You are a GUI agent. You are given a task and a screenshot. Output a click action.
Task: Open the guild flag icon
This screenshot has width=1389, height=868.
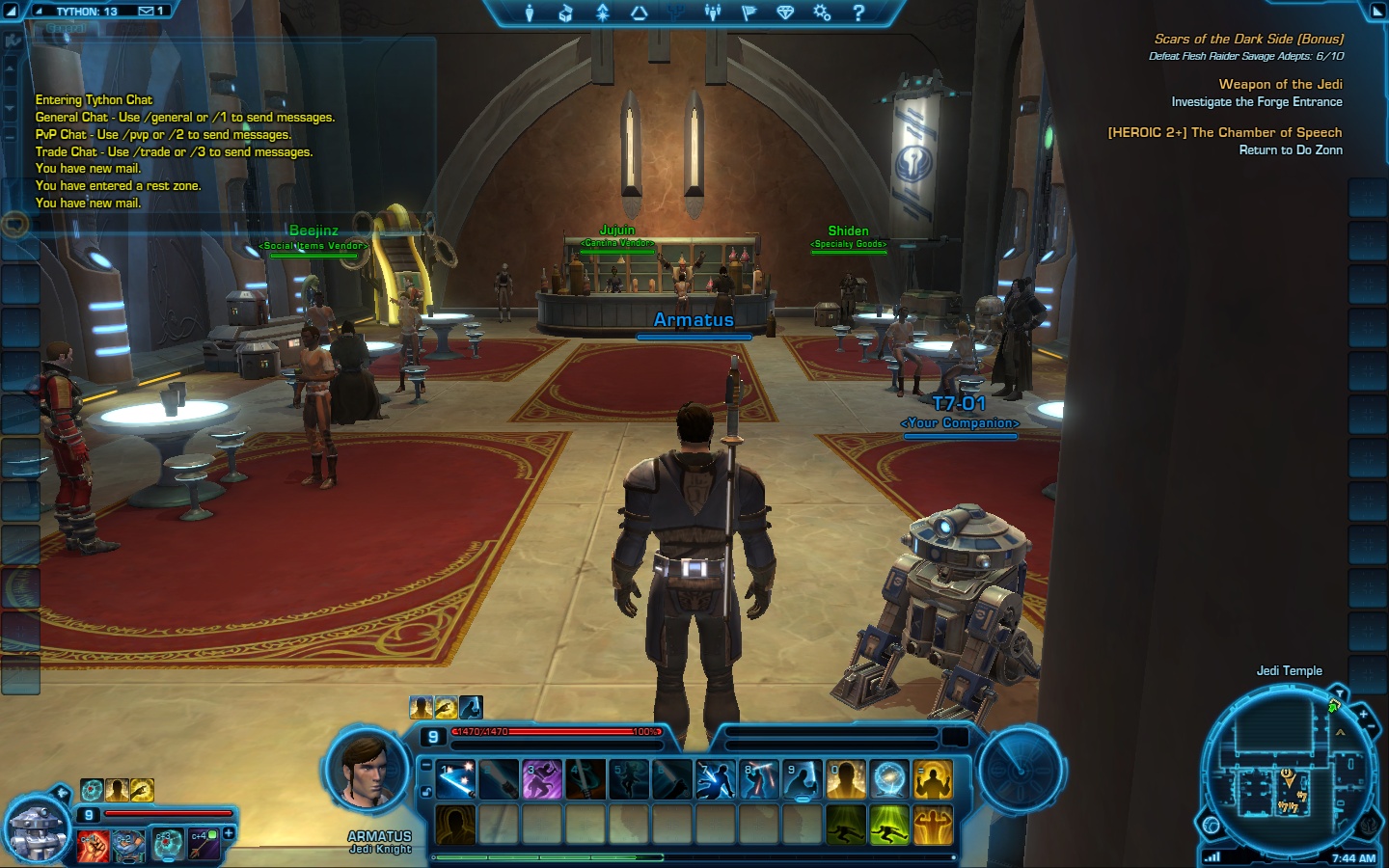[748, 14]
